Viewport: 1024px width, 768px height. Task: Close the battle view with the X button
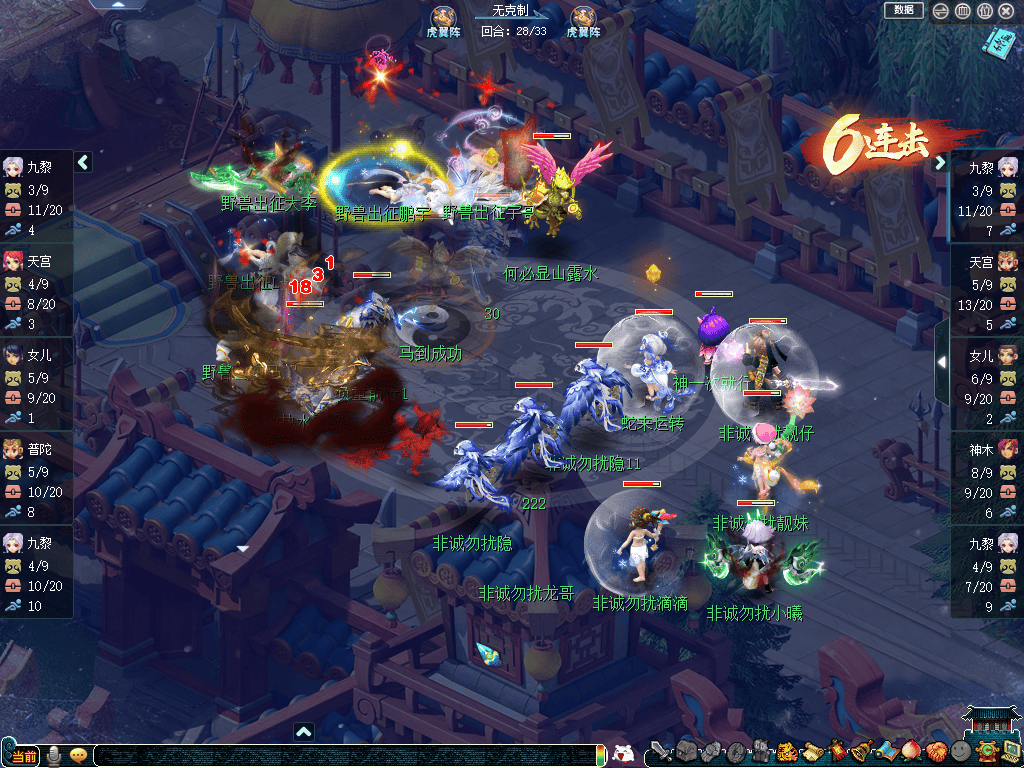tap(1006, 11)
